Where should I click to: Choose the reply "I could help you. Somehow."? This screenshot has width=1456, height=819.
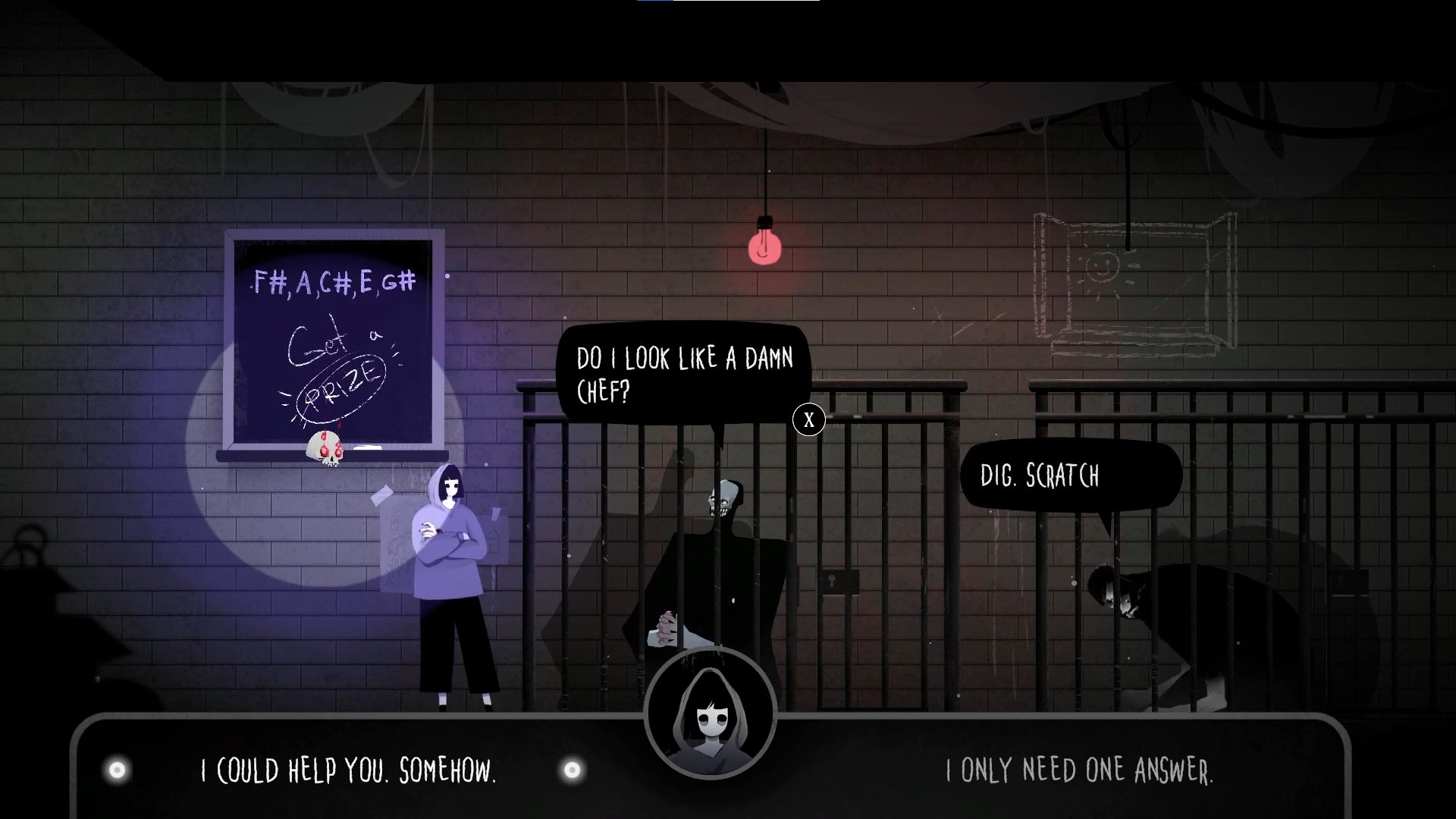coord(348,771)
